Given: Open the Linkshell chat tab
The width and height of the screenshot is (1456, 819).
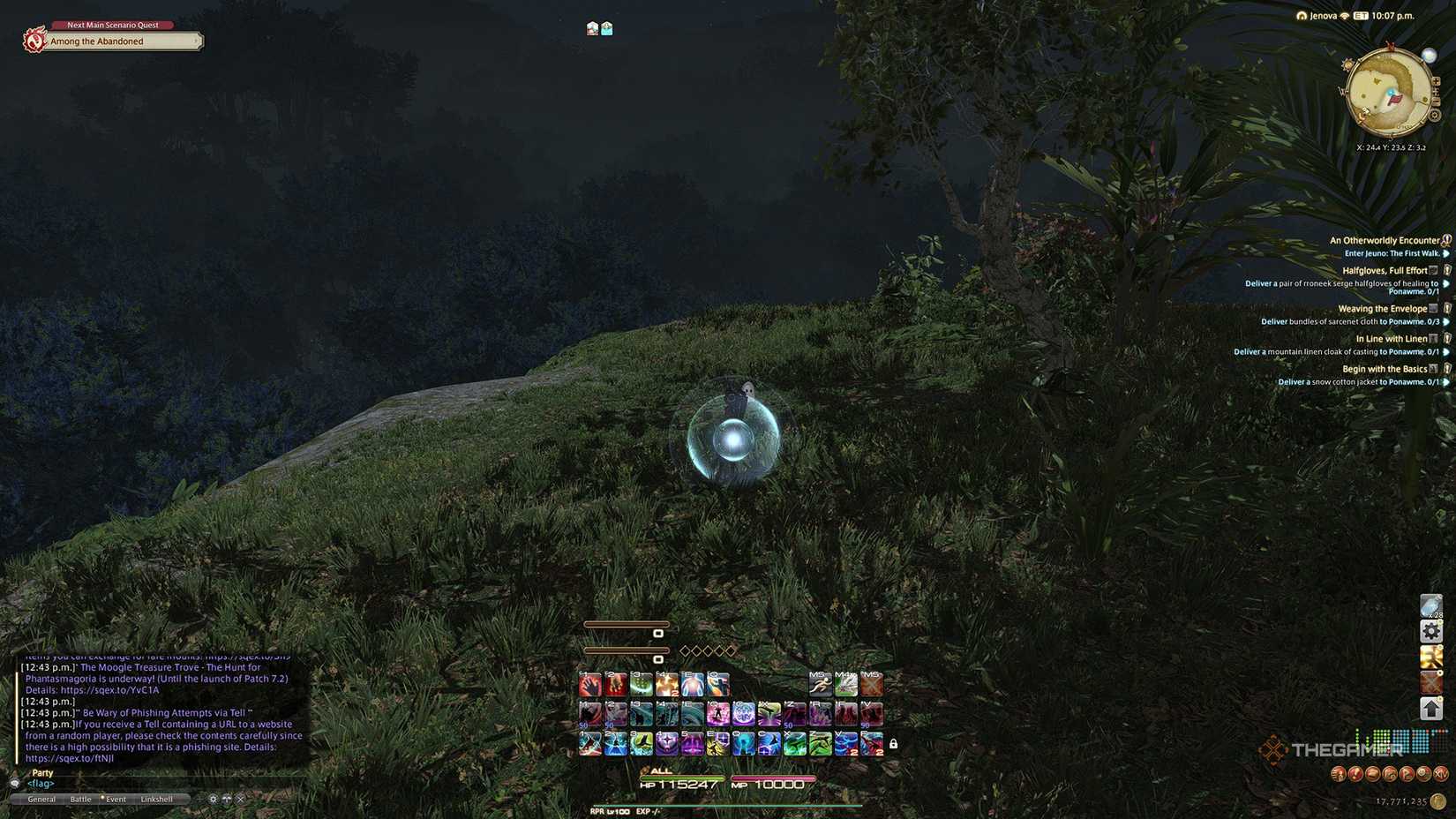Looking at the screenshot, I should click(158, 798).
